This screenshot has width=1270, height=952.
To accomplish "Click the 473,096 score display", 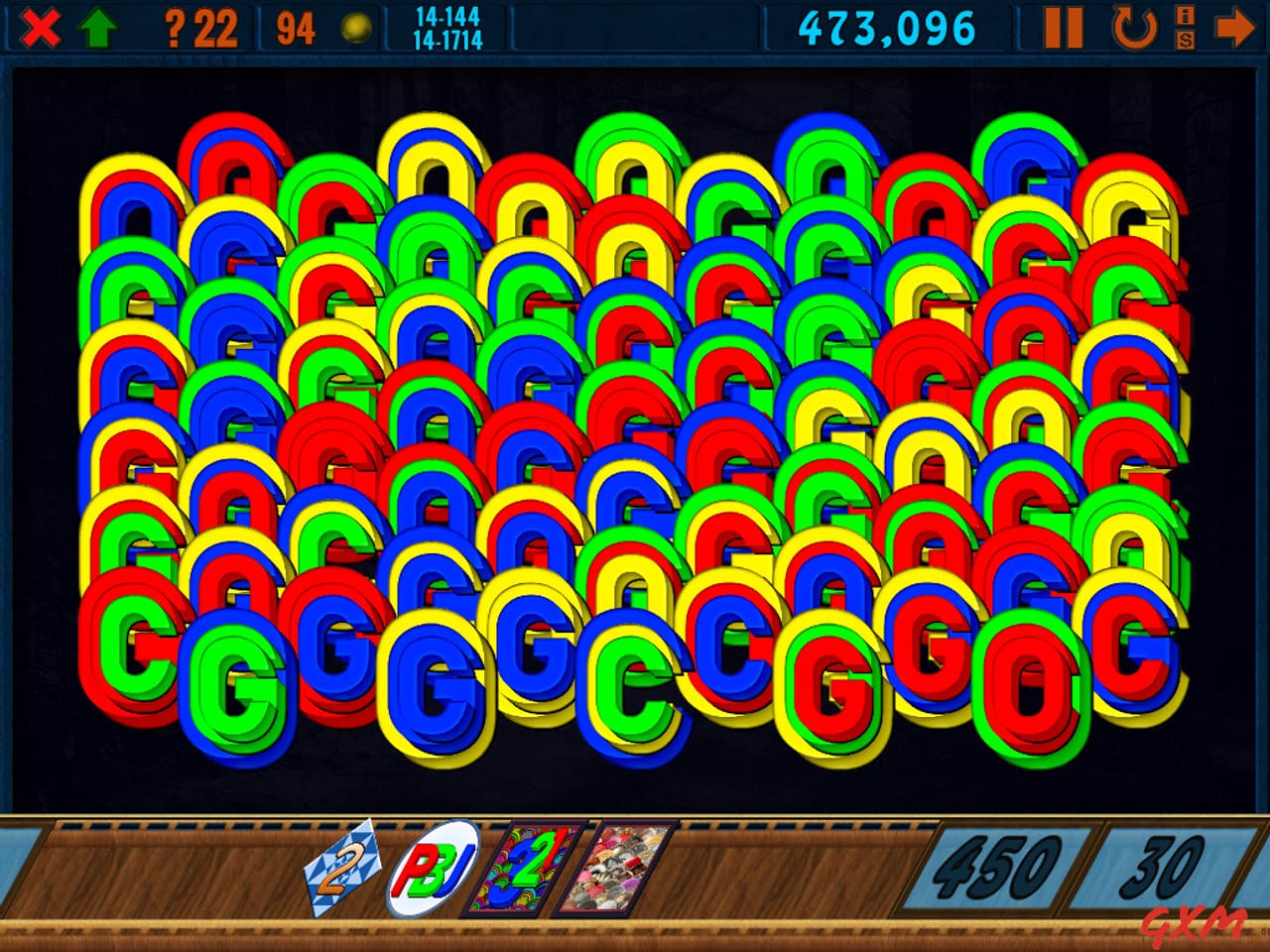I will [x=886, y=26].
